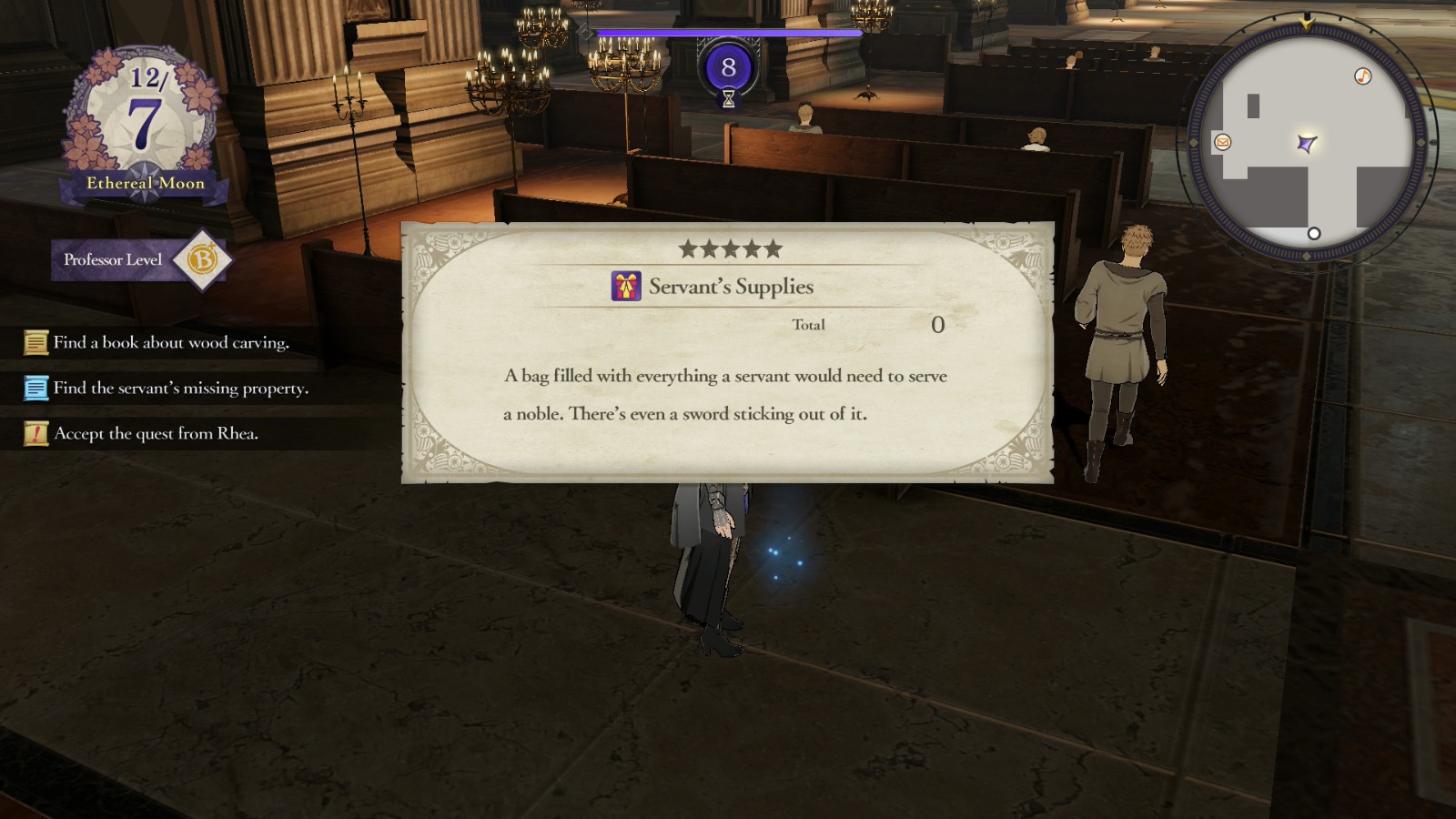The width and height of the screenshot is (1456, 819).
Task: Click 'Accept the quest from Rhea' entry
Action: click(x=159, y=433)
